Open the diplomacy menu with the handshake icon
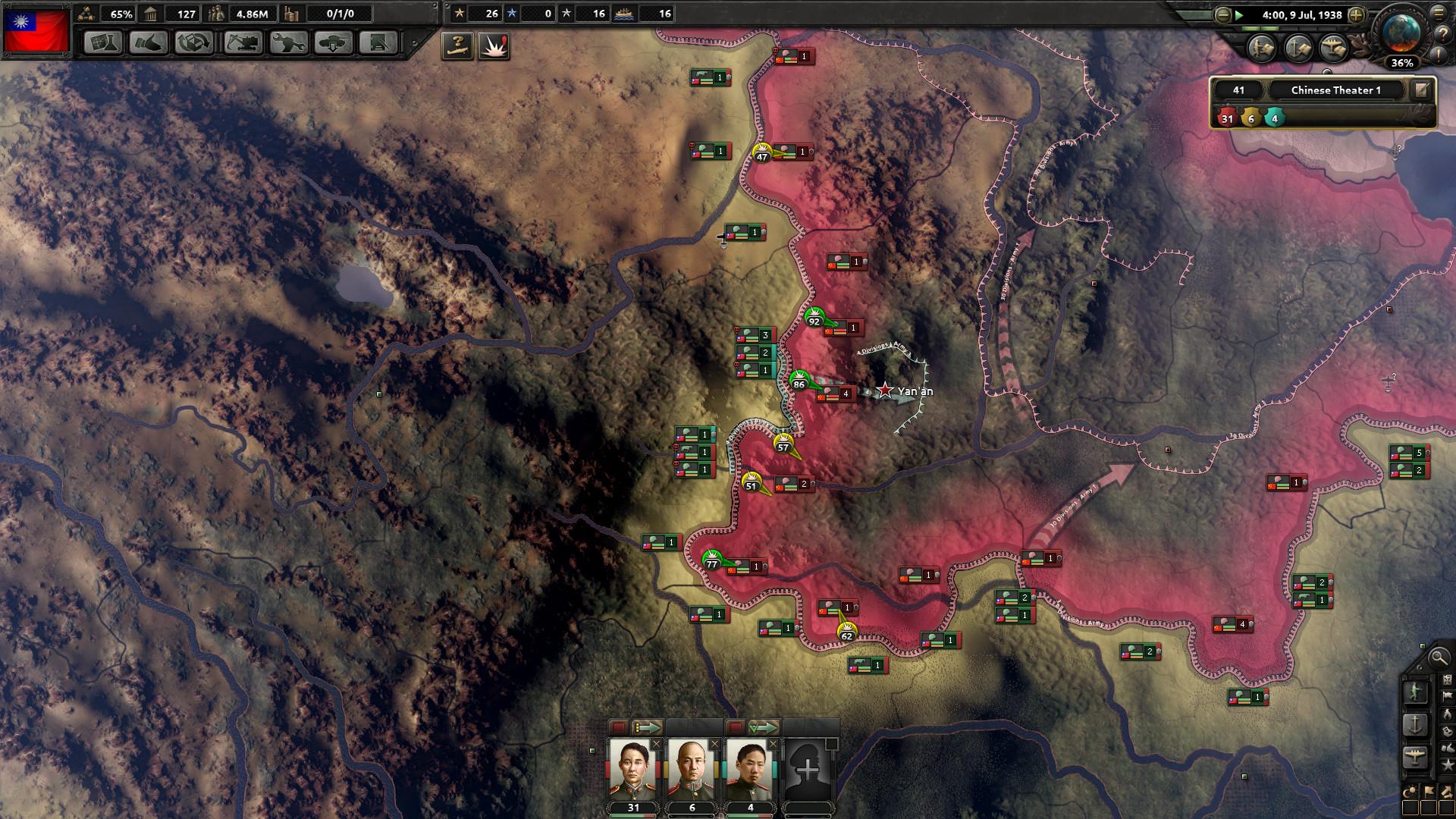The width and height of the screenshot is (1456, 819). (x=149, y=42)
